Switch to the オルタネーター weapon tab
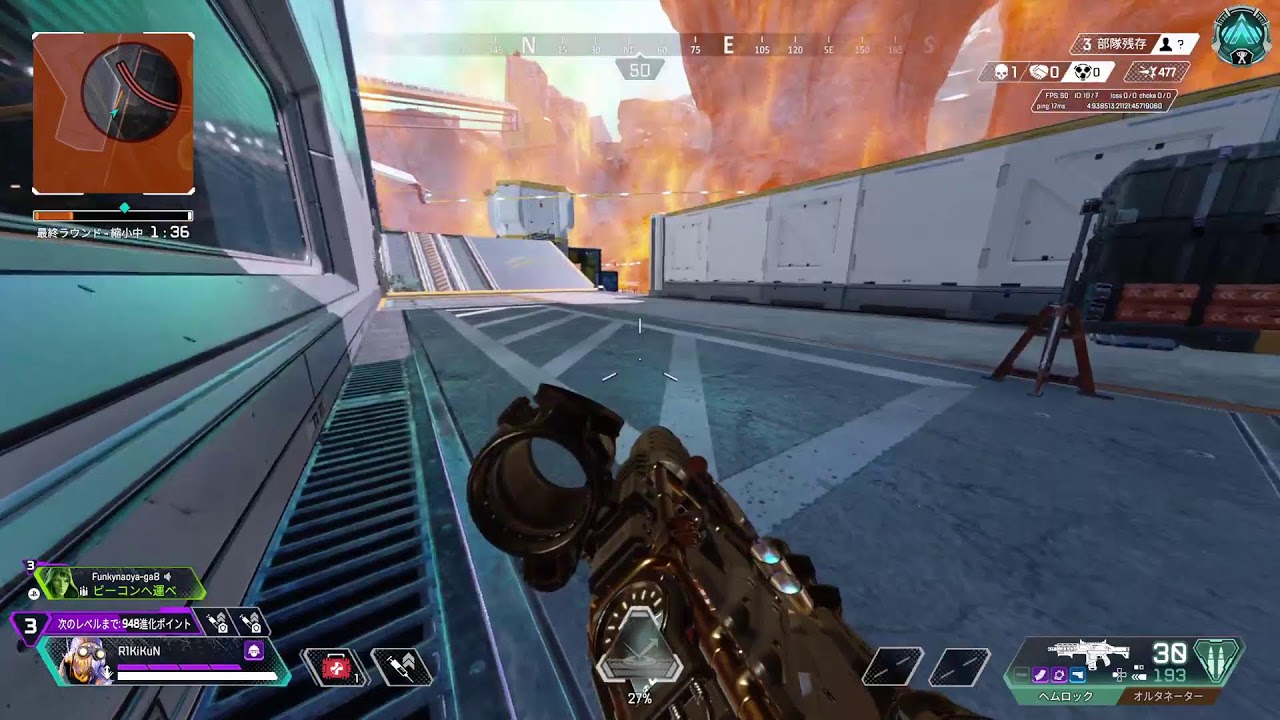This screenshot has width=1280, height=720. pyautogui.click(x=1170, y=694)
